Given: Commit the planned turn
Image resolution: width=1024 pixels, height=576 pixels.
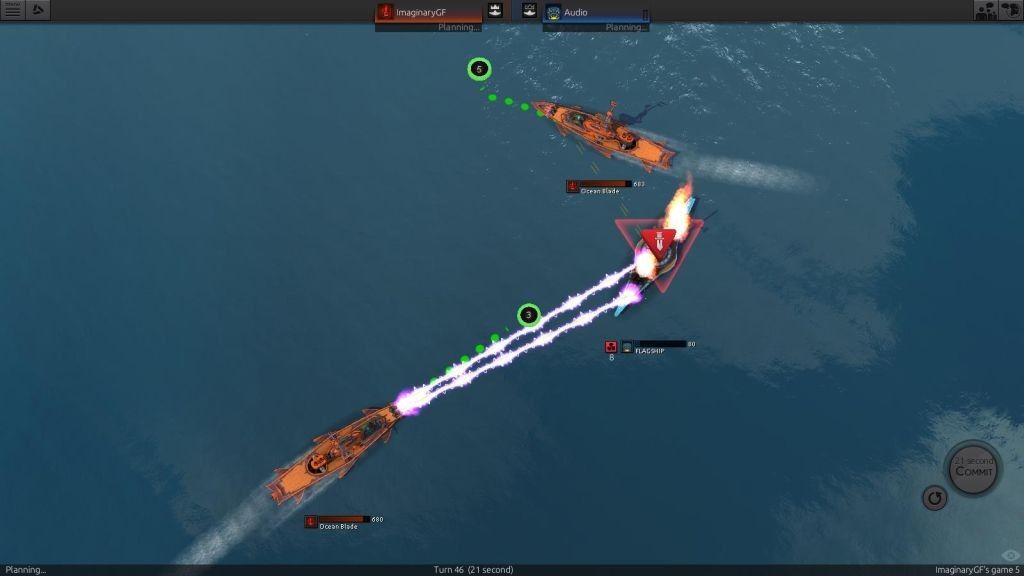Looking at the screenshot, I should point(973,467).
